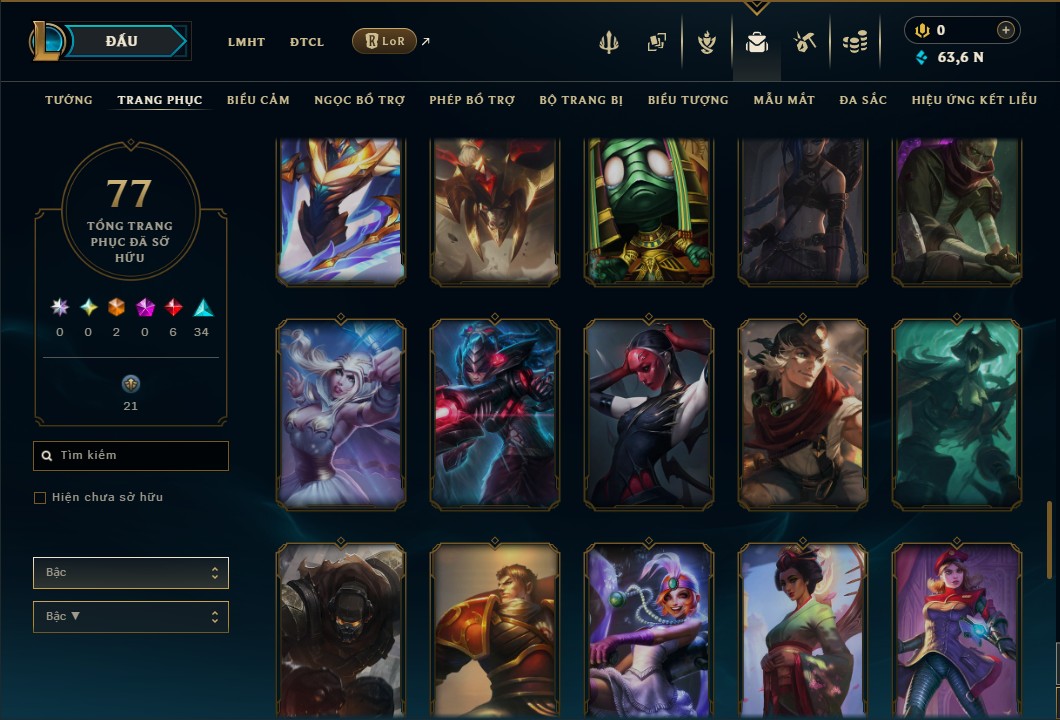1060x720 pixels.
Task: Choose the ĐA SẮC tab
Action: [x=863, y=100]
